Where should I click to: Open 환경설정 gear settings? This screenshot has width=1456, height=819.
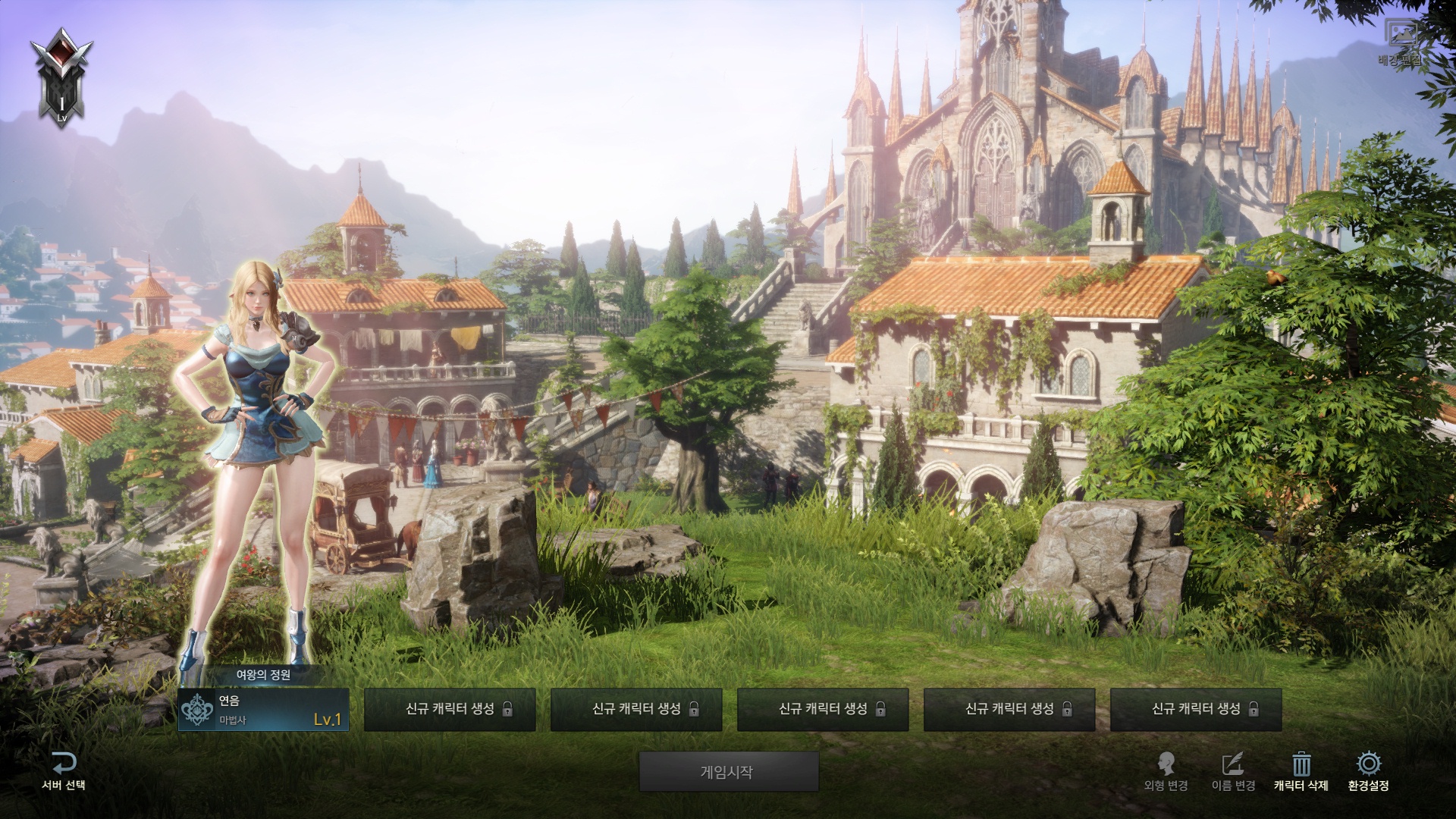coord(1368,764)
